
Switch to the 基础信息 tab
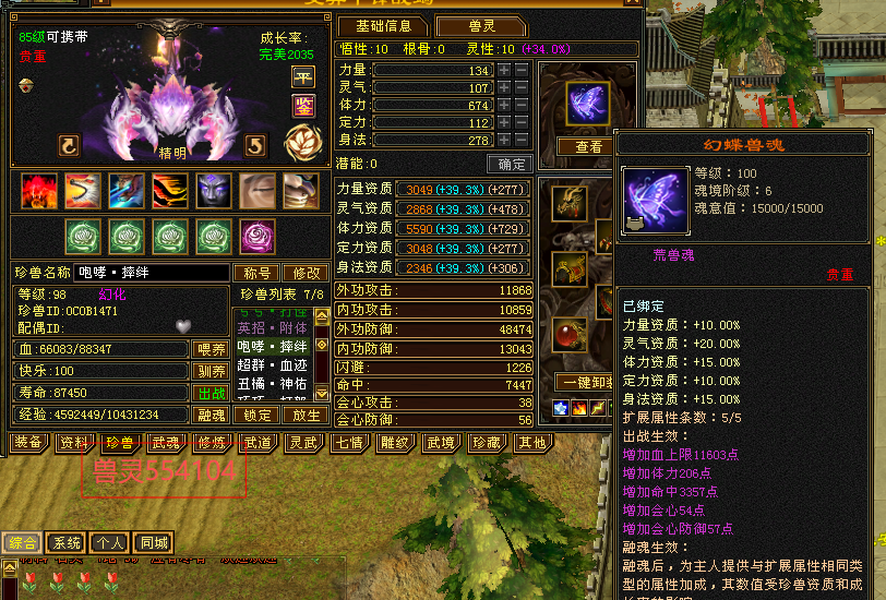(x=384, y=26)
